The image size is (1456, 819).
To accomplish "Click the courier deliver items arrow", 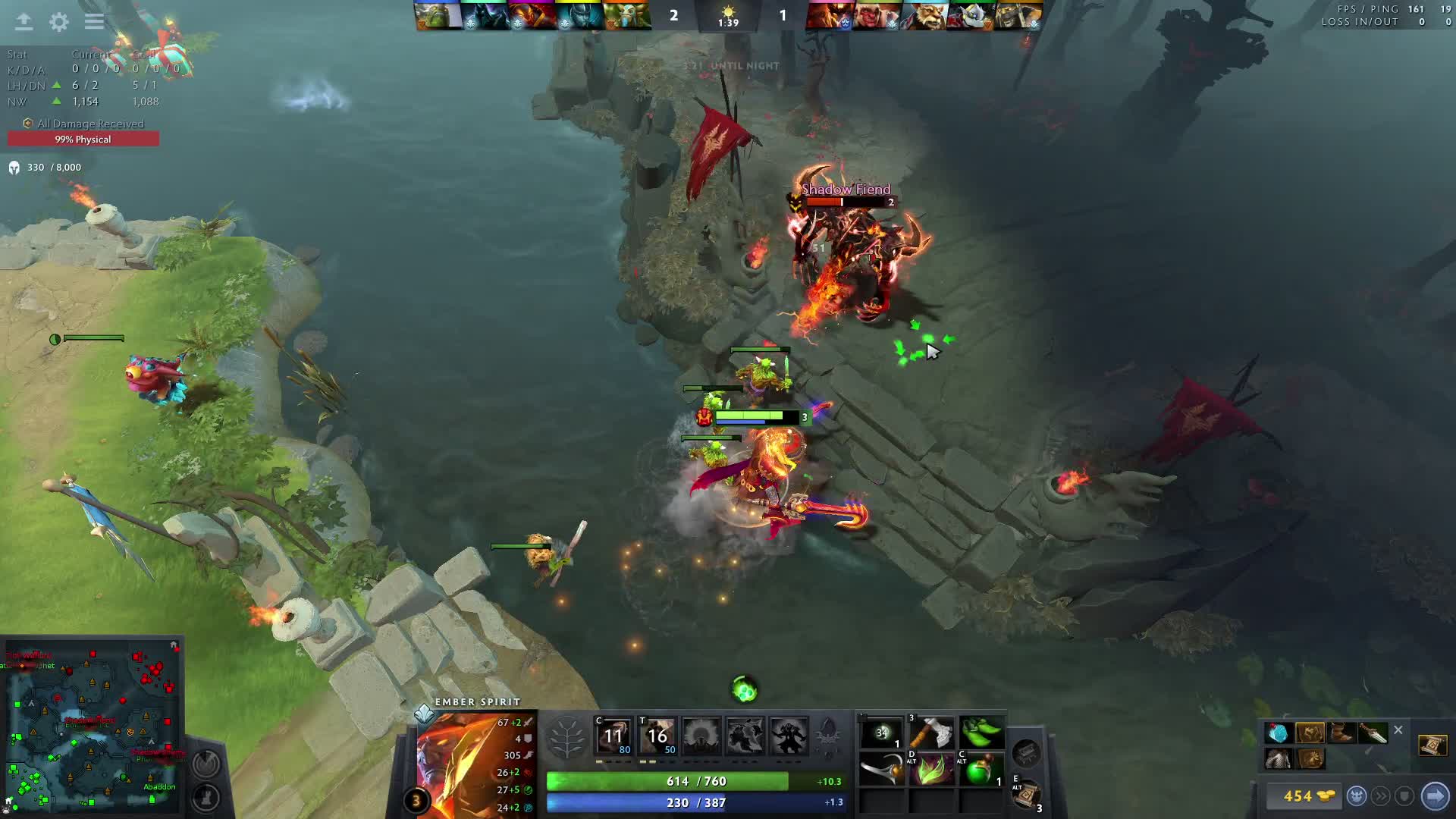I will pos(1435,795).
